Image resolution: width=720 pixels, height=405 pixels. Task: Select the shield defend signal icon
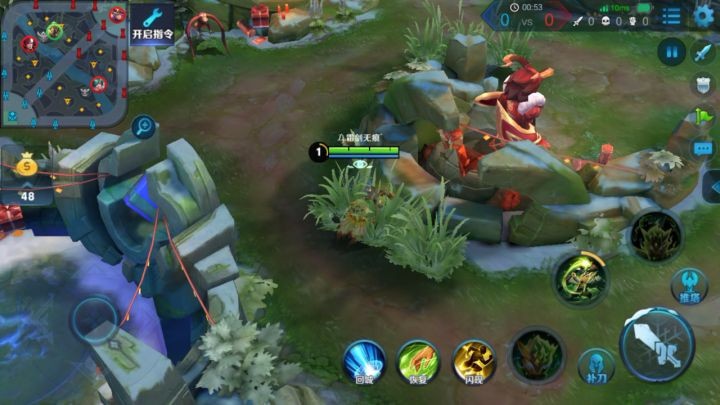pyautogui.click(x=703, y=85)
